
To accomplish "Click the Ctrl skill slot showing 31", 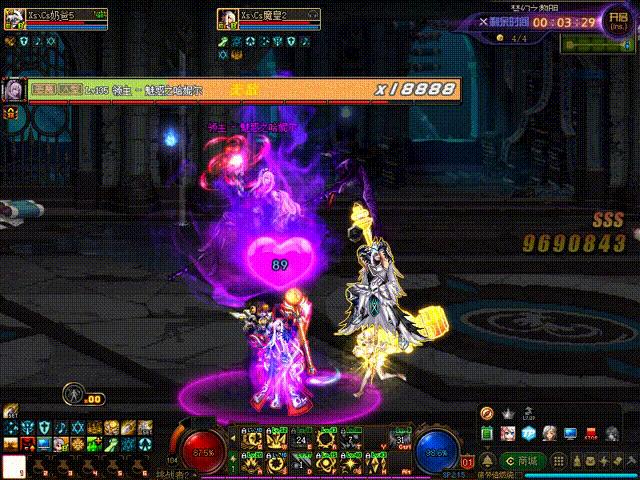I will click(402, 441).
